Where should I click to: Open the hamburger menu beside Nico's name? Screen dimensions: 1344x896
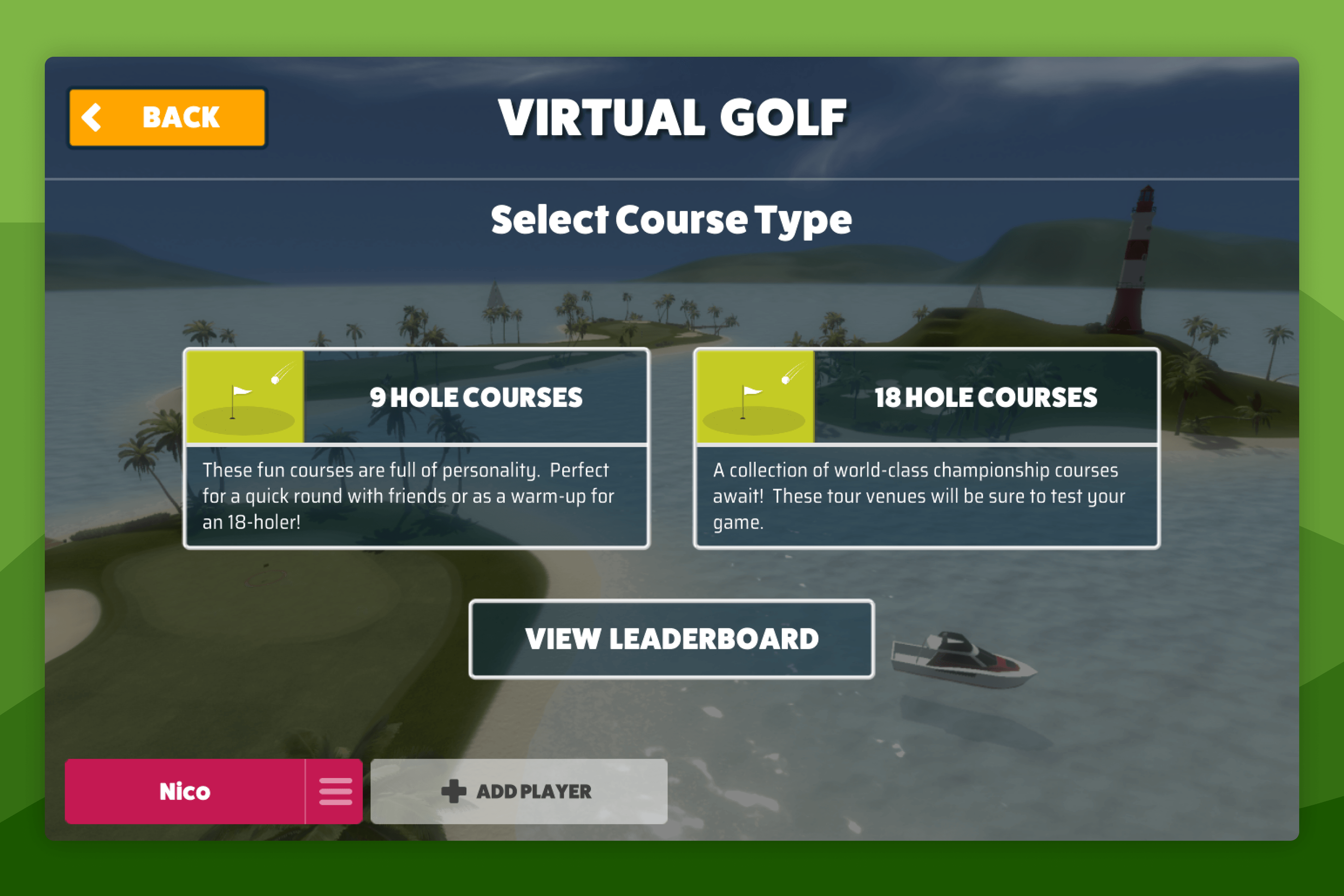[x=336, y=791]
